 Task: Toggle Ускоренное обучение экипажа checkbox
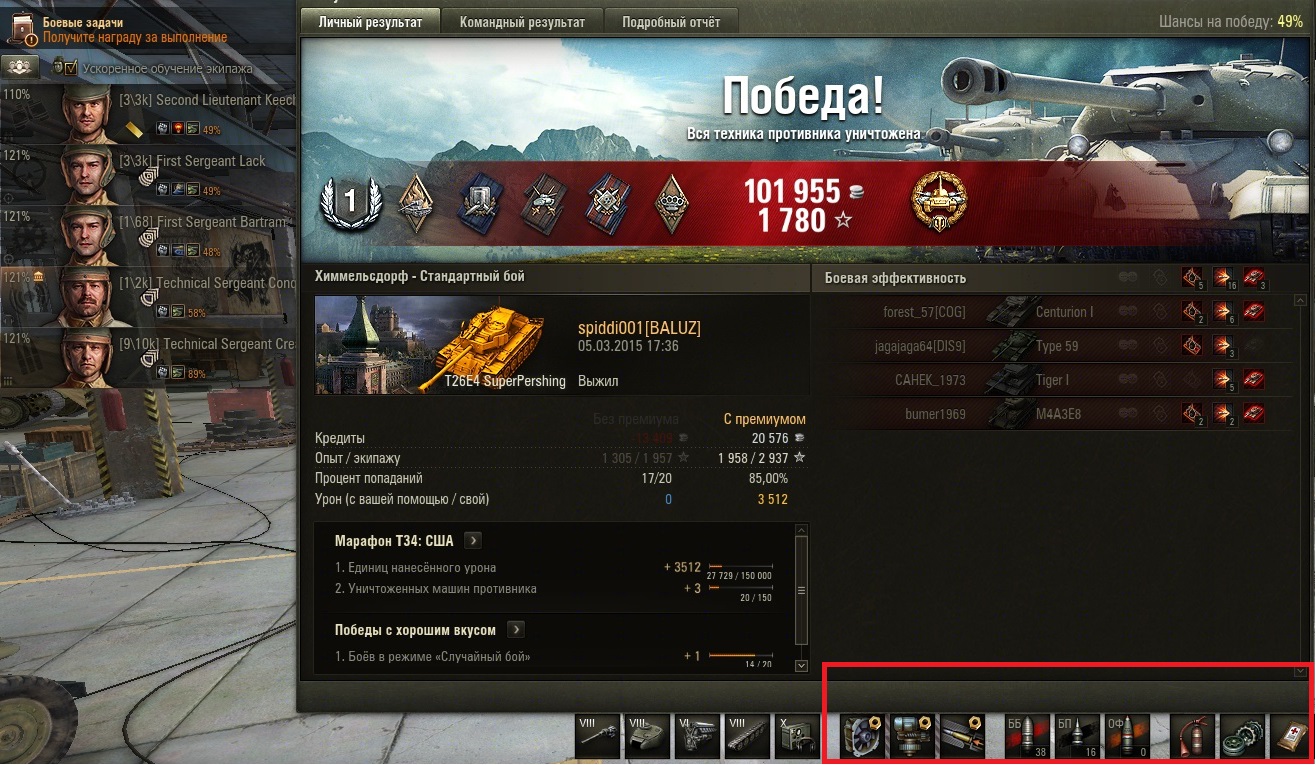pos(71,68)
